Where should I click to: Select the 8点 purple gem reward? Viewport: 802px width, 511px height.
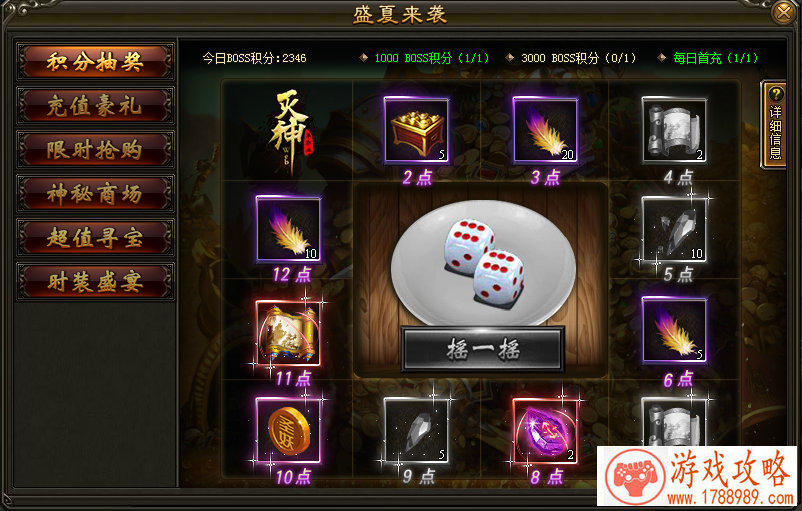(545, 430)
